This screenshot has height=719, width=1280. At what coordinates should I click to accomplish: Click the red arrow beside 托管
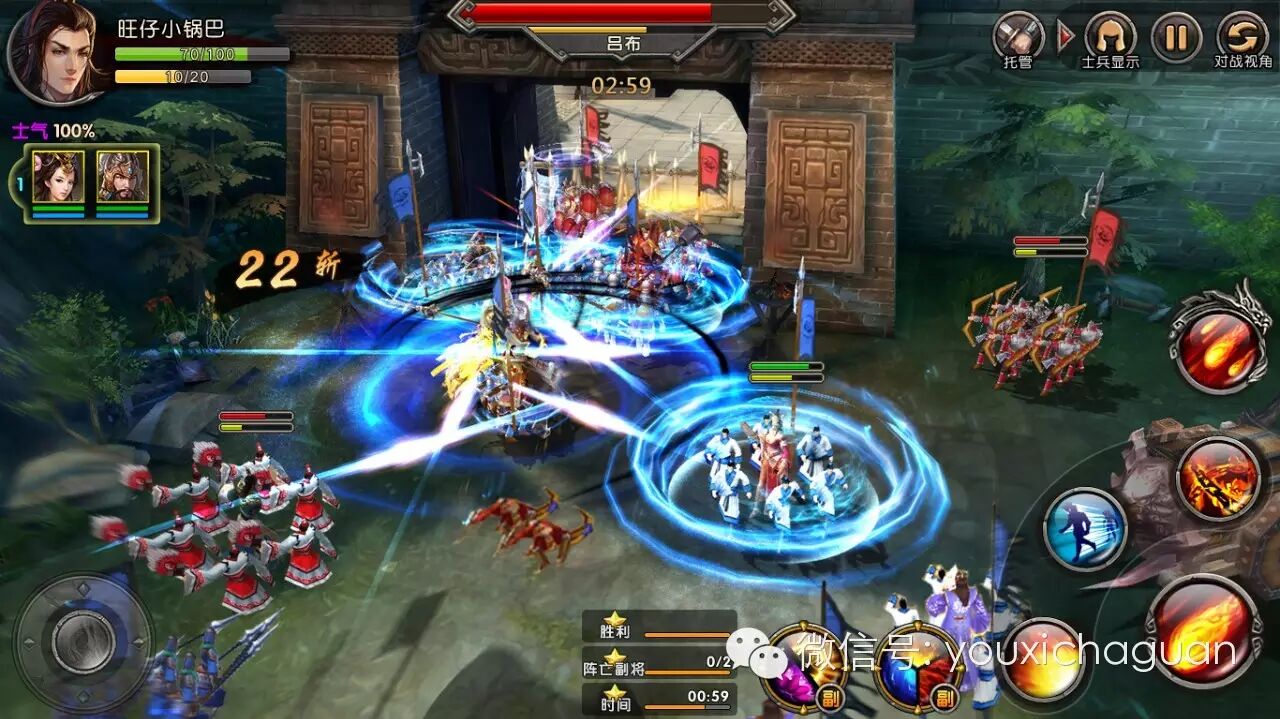click(x=1065, y=37)
